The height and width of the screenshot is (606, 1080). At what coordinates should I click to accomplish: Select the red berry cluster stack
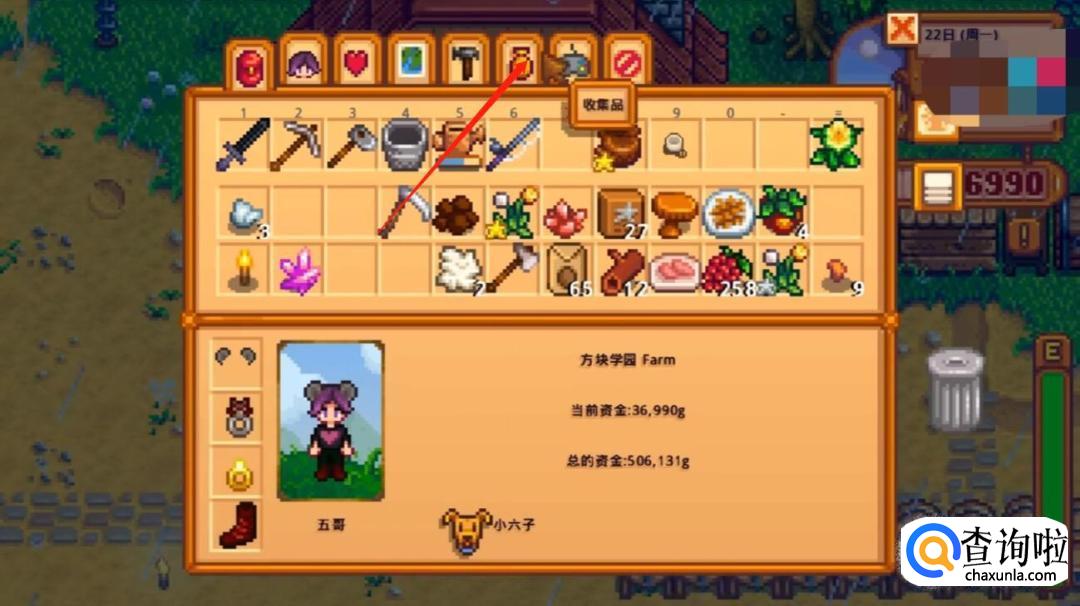pyautogui.click(x=729, y=271)
